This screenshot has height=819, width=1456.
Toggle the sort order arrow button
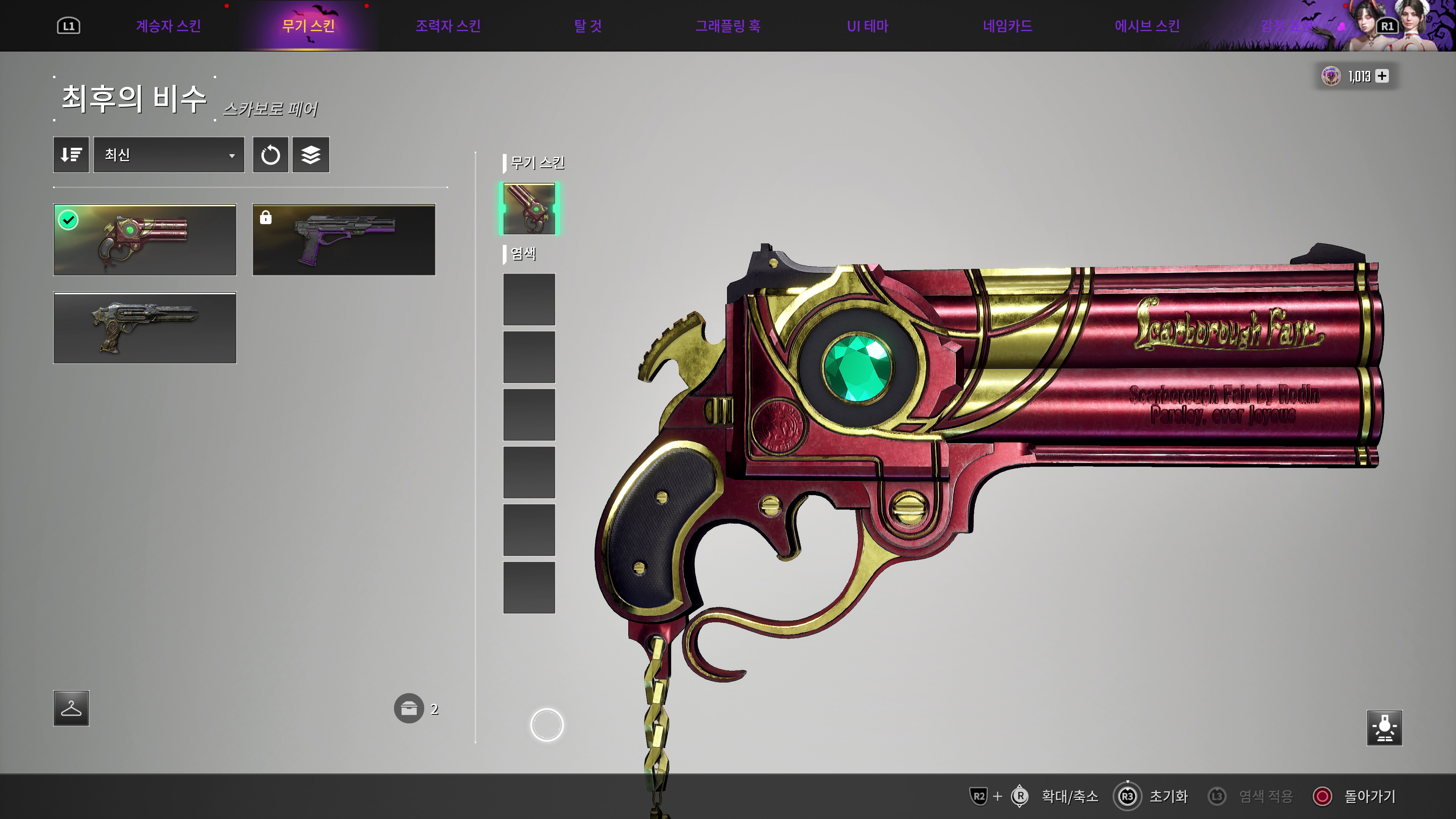(71, 155)
